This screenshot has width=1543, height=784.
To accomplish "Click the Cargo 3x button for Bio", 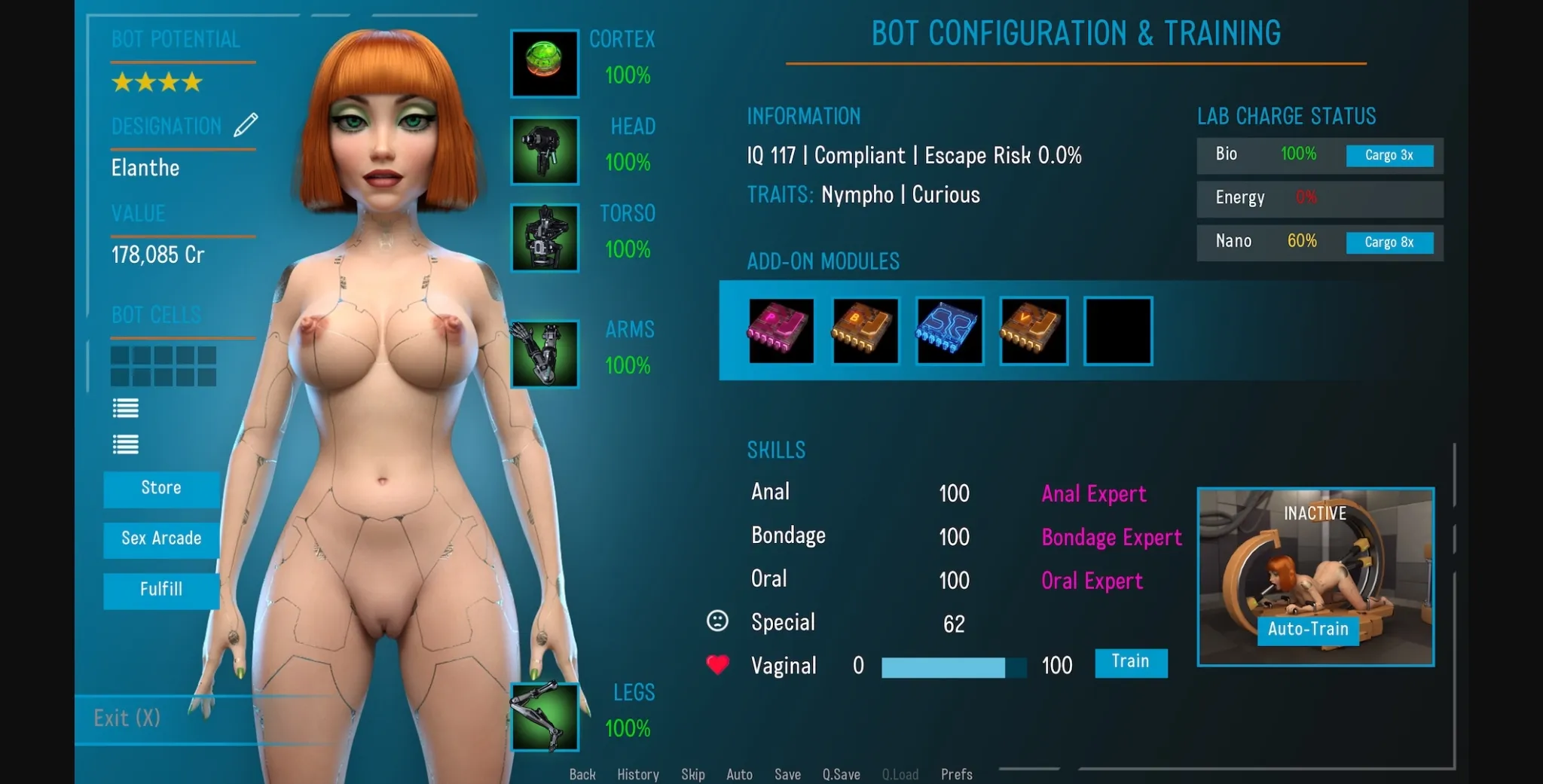I will pyautogui.click(x=1391, y=156).
